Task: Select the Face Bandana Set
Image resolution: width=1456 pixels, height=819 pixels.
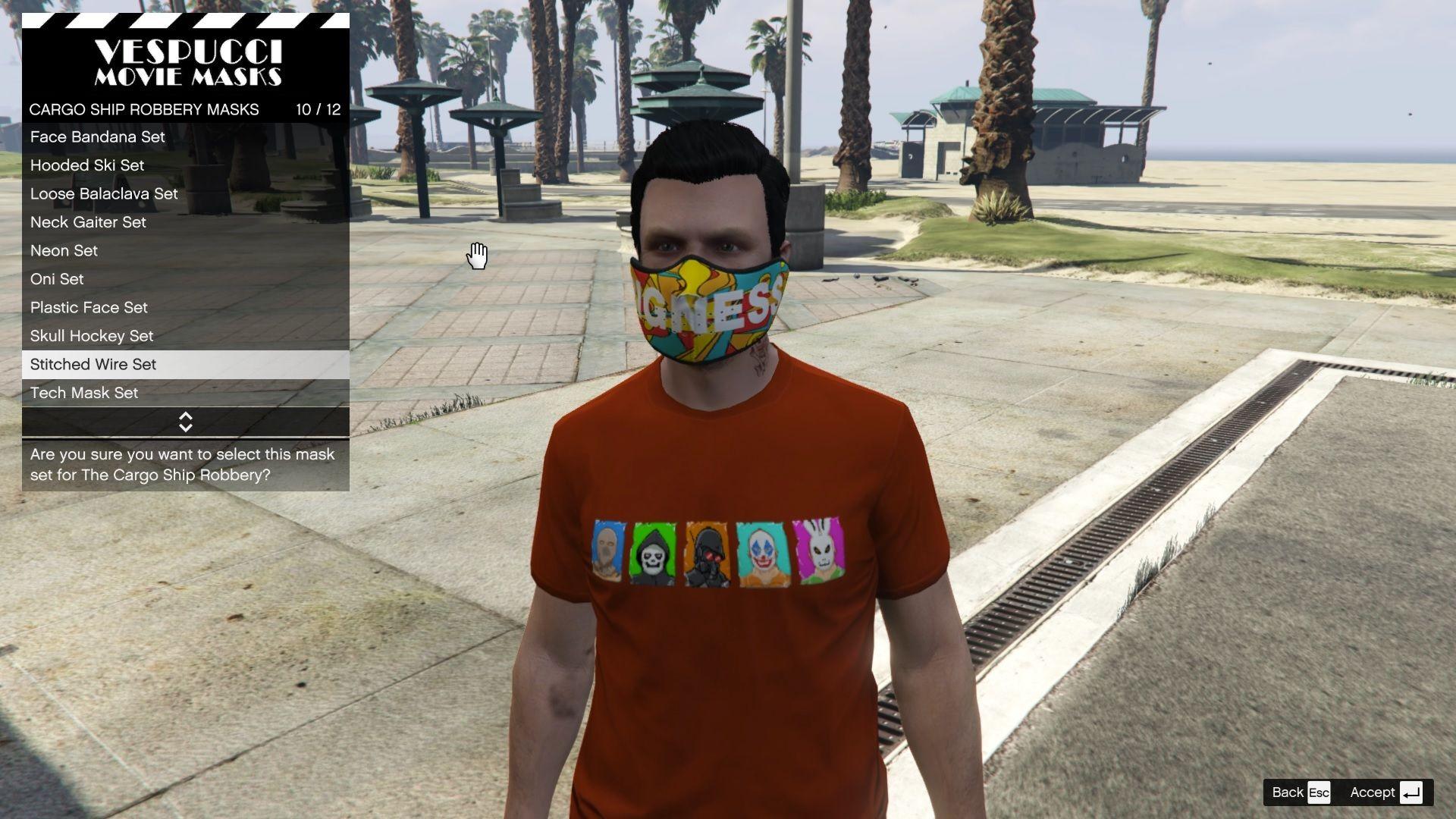Action: pyautogui.click(x=96, y=137)
